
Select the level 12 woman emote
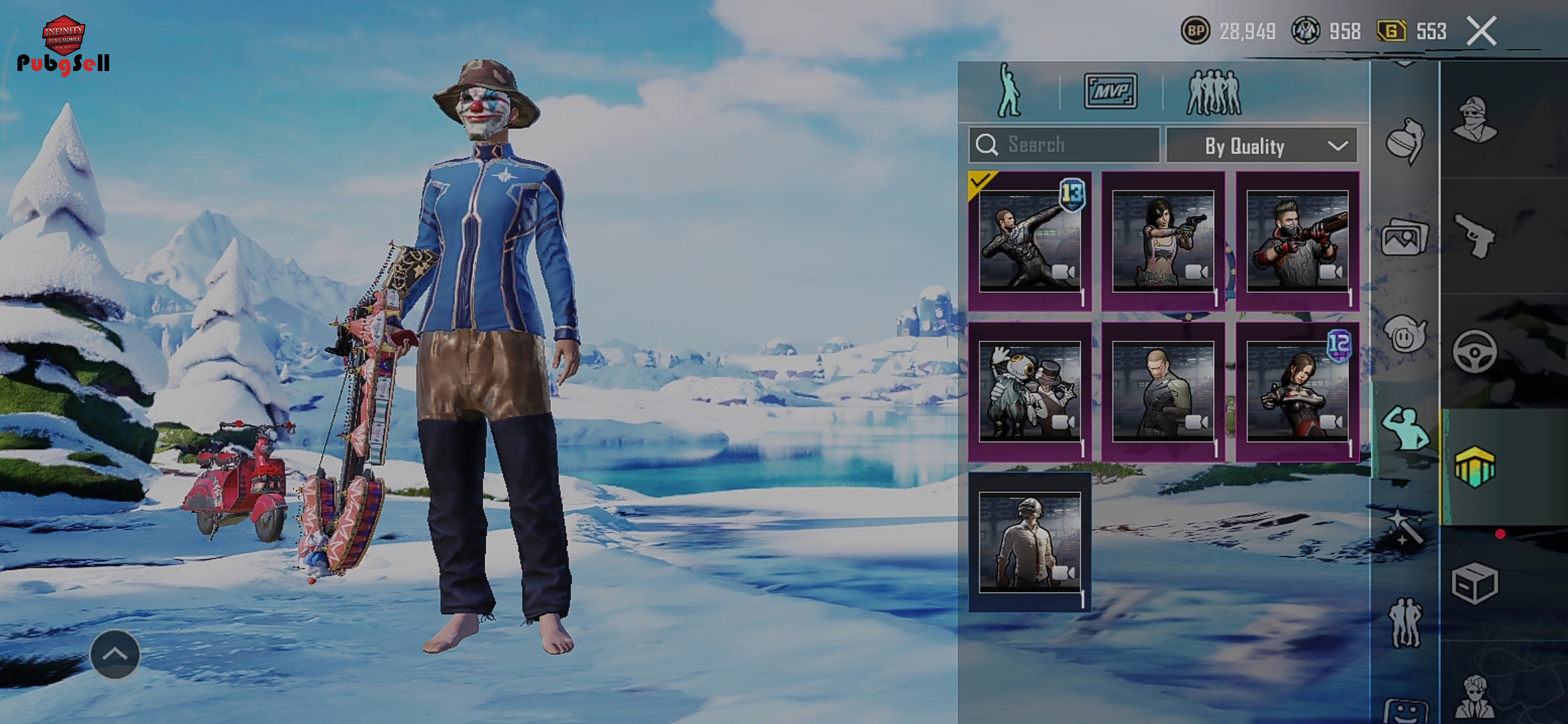1297,391
